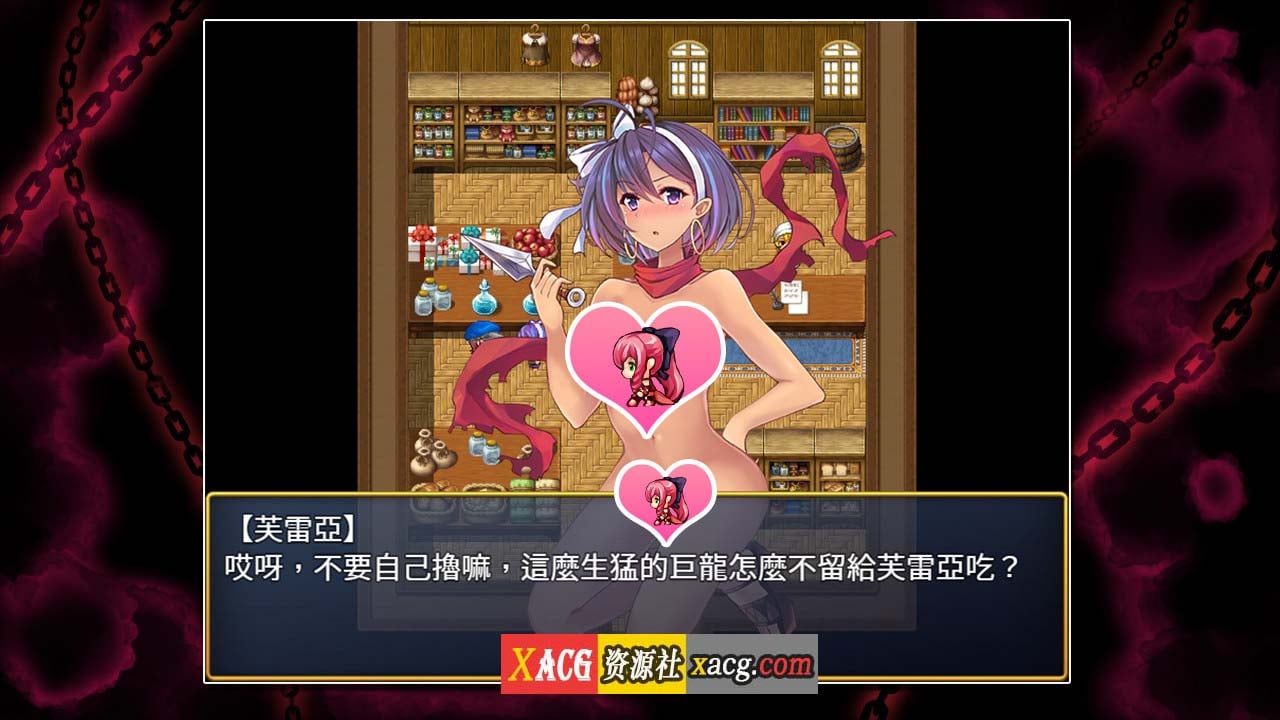The width and height of the screenshot is (1280, 720).
Task: Select the purple dress displayed on the top wall
Action: click(x=585, y=50)
